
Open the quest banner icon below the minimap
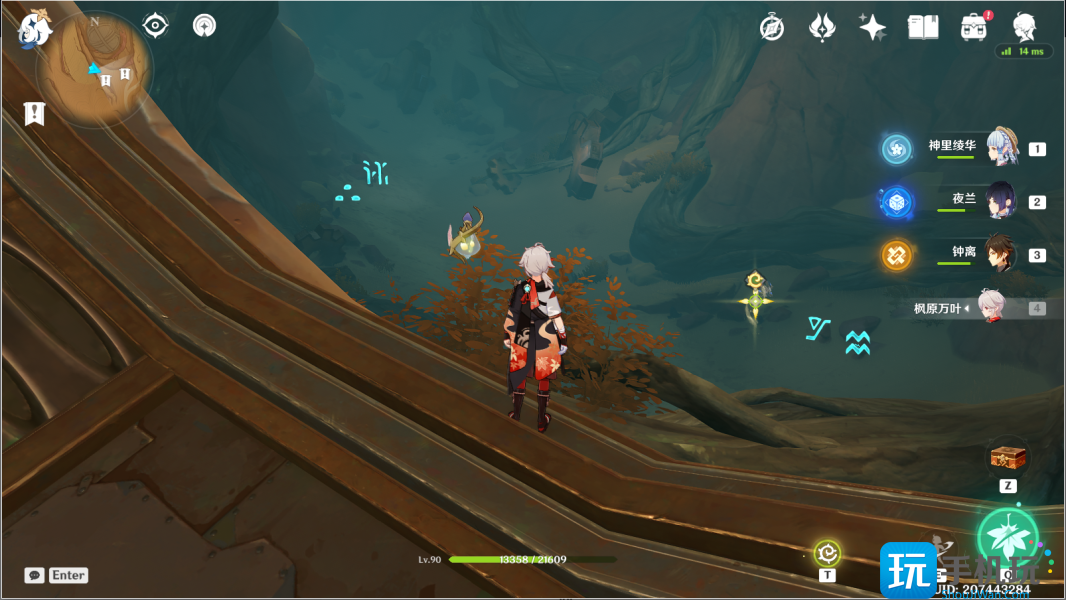(x=35, y=113)
